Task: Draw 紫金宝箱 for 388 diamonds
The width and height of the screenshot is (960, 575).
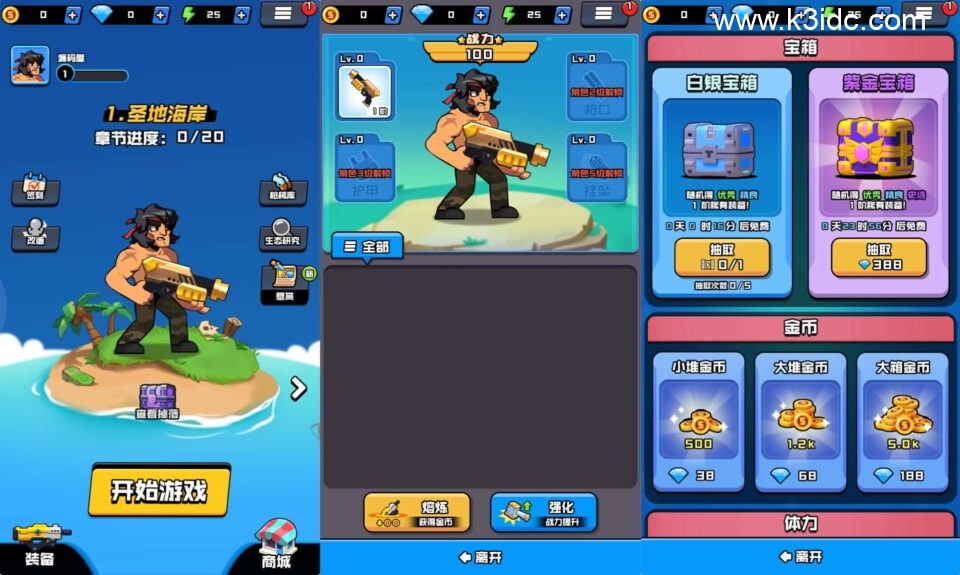Action: coord(879,258)
